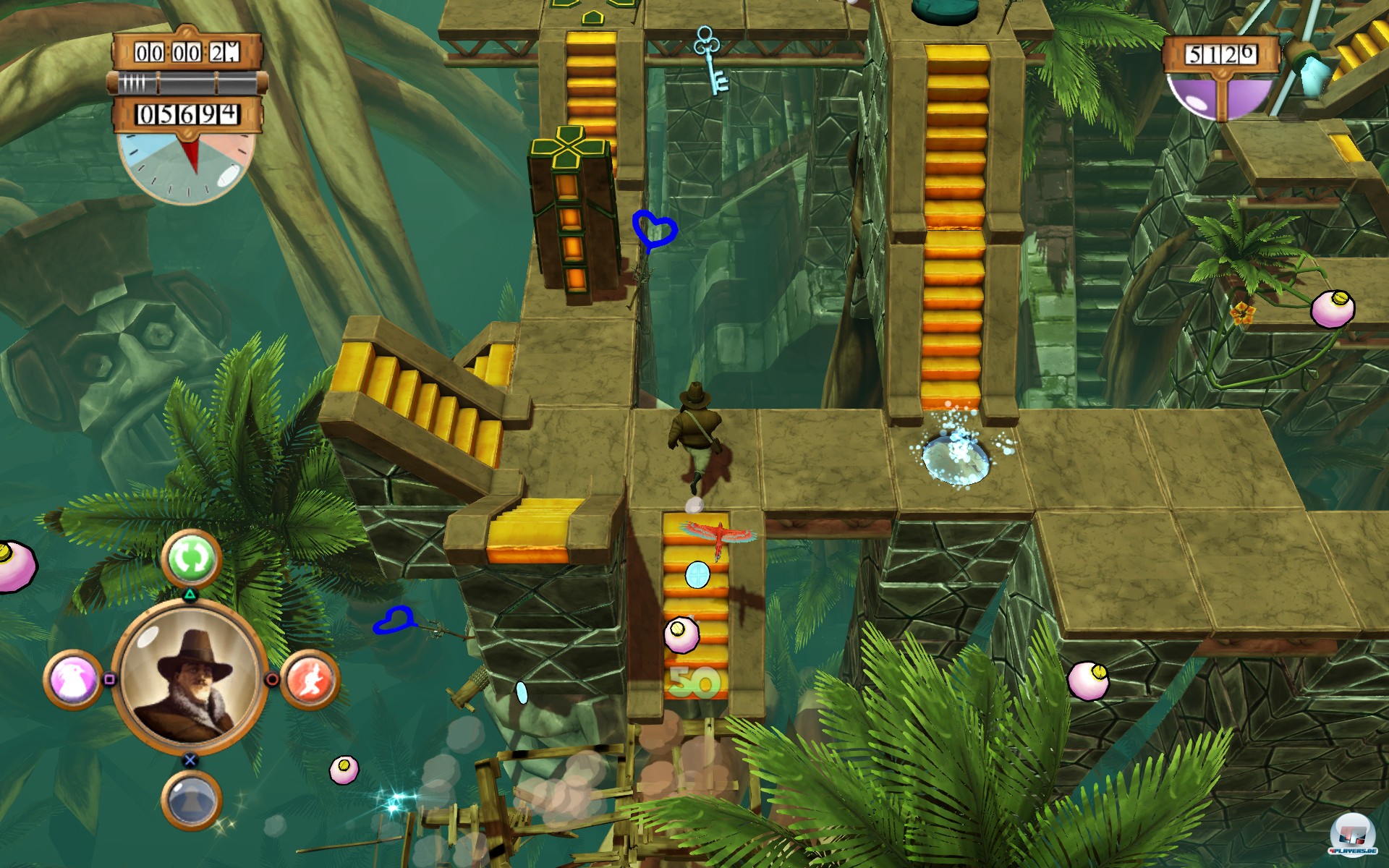Activate the green swap arrows ability
Viewport: 1389px width, 868px height.
190,558
